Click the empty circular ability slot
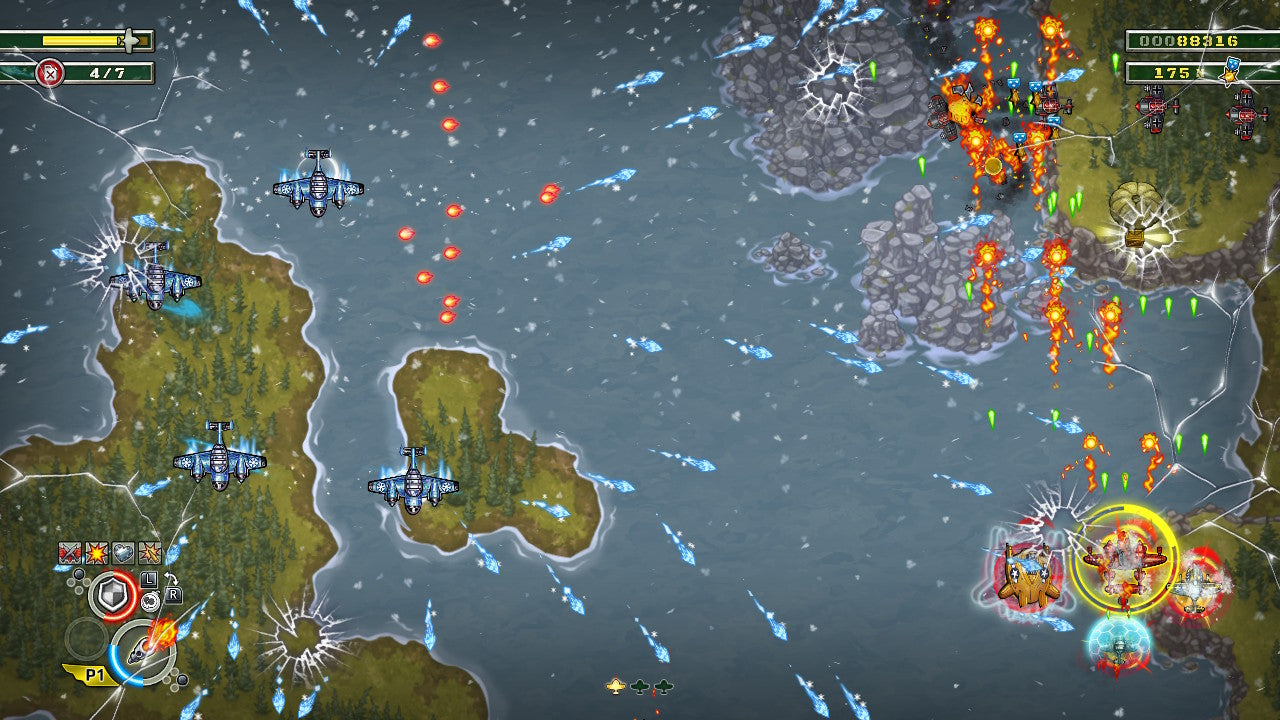Image resolution: width=1280 pixels, height=720 pixels. [x=86, y=639]
